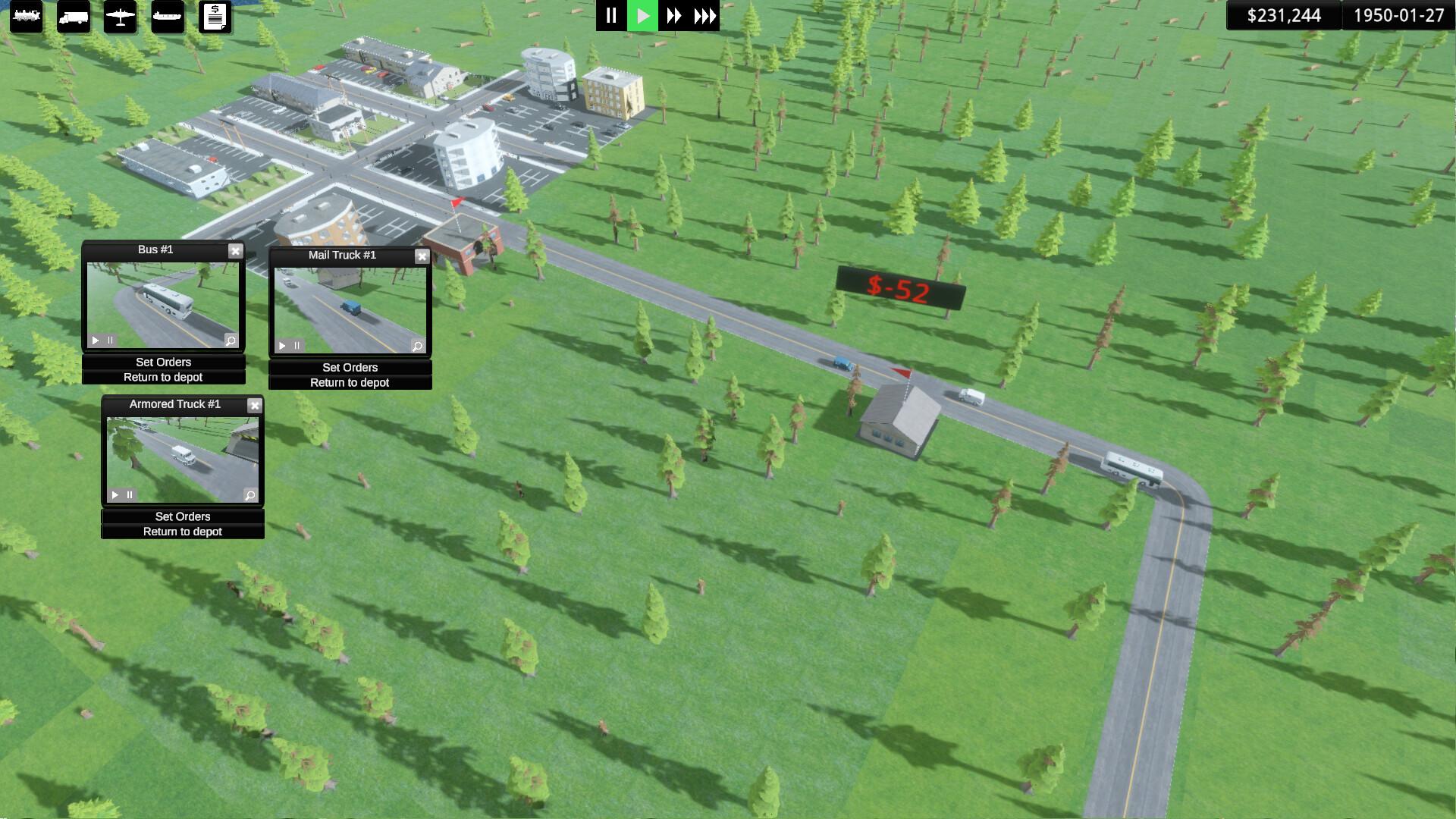
Task: Locate Bus #1 with magnifier icon
Action: (231, 340)
